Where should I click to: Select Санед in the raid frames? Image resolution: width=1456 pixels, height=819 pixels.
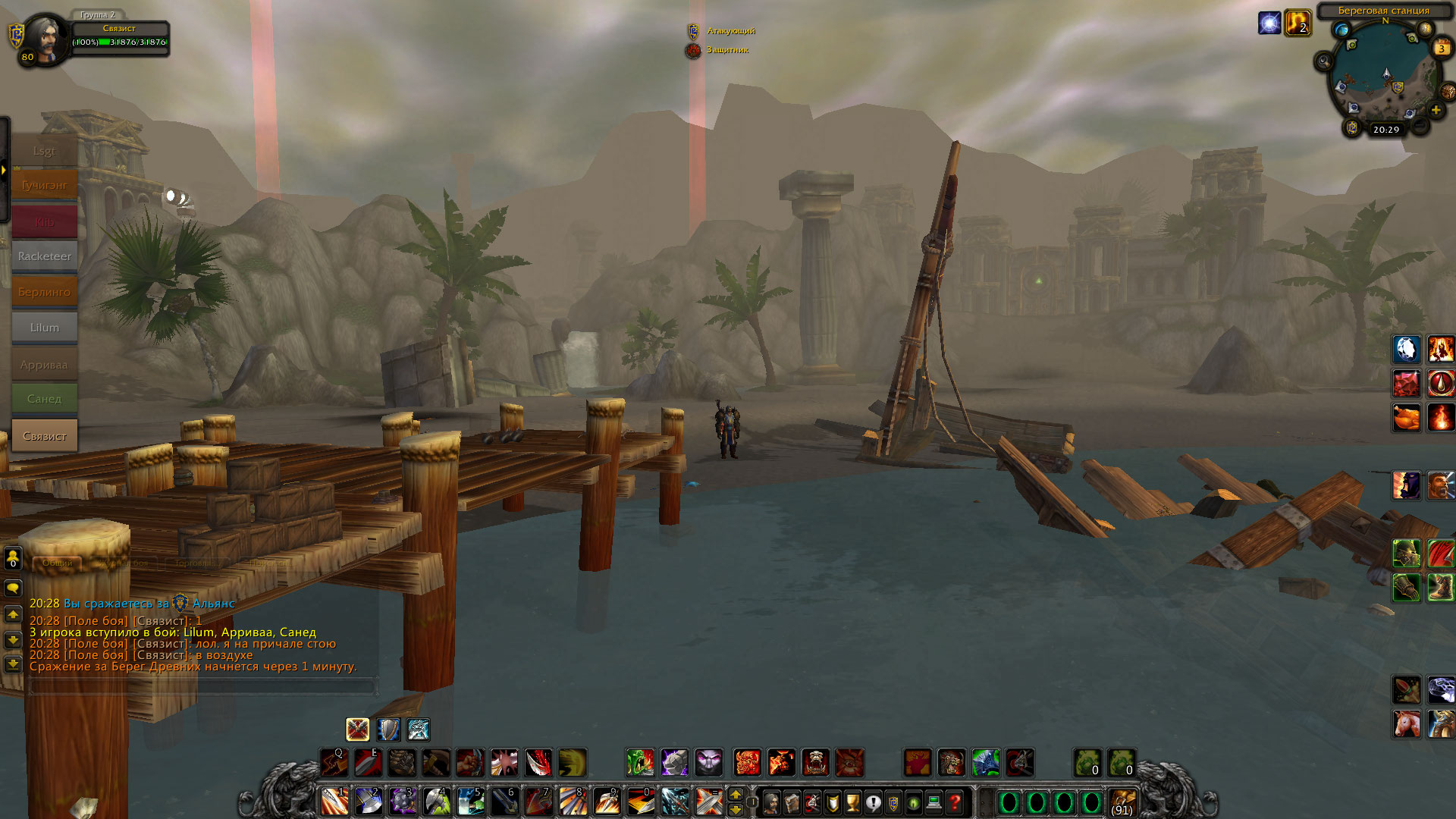point(44,399)
